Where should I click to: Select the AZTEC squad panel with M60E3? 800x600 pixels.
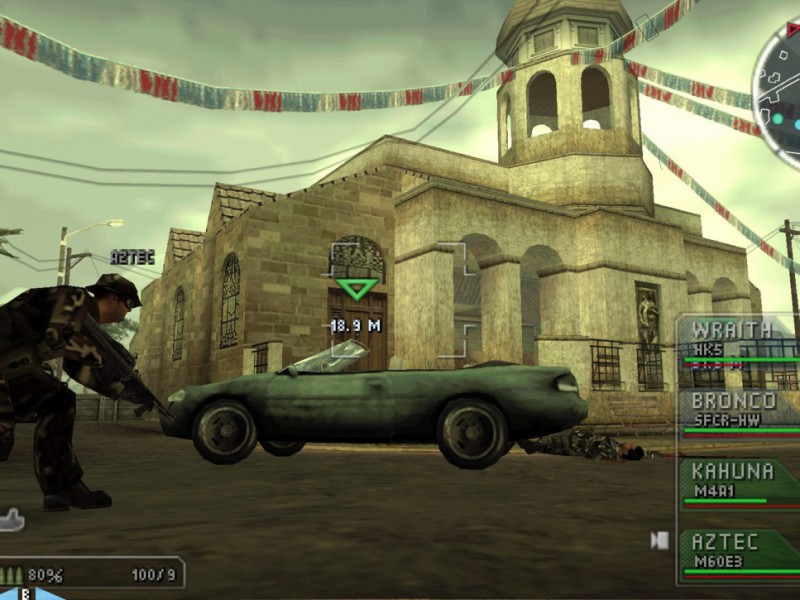pos(740,552)
